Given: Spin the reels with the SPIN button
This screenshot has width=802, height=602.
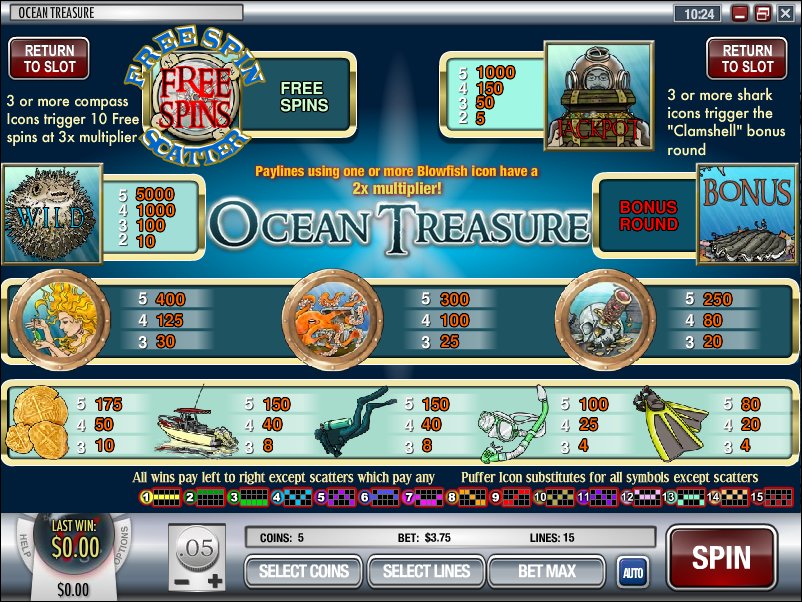Looking at the screenshot, I should point(721,559).
